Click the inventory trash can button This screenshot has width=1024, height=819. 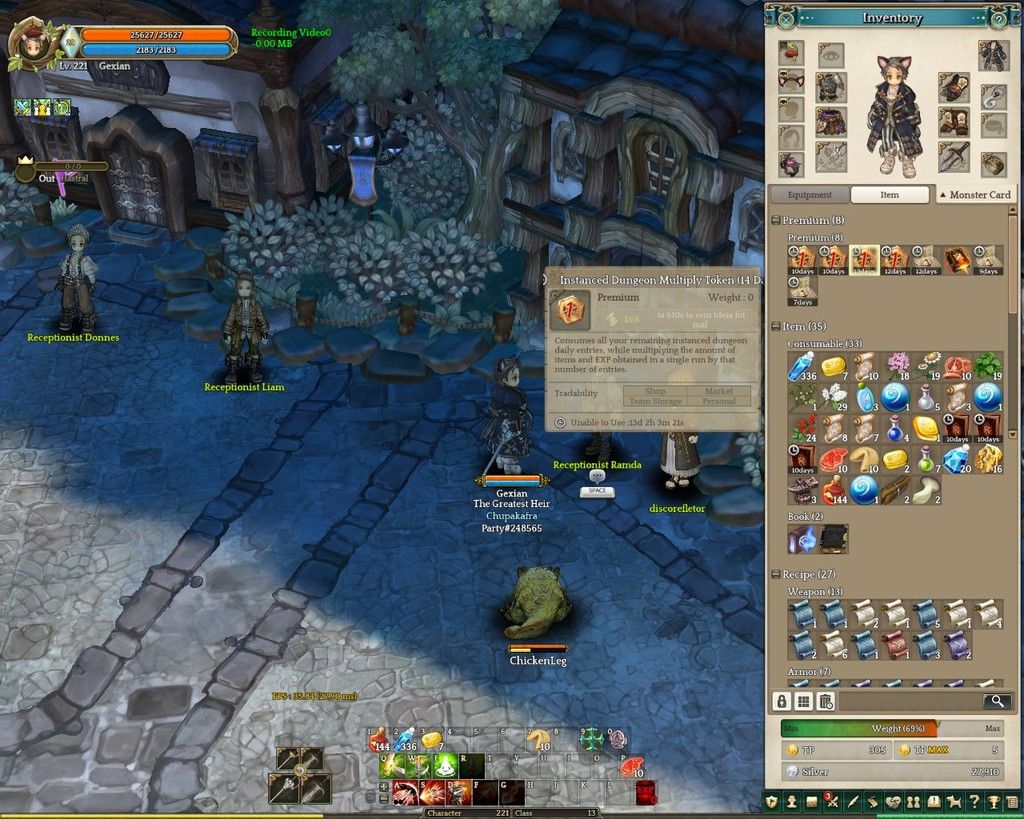point(825,702)
